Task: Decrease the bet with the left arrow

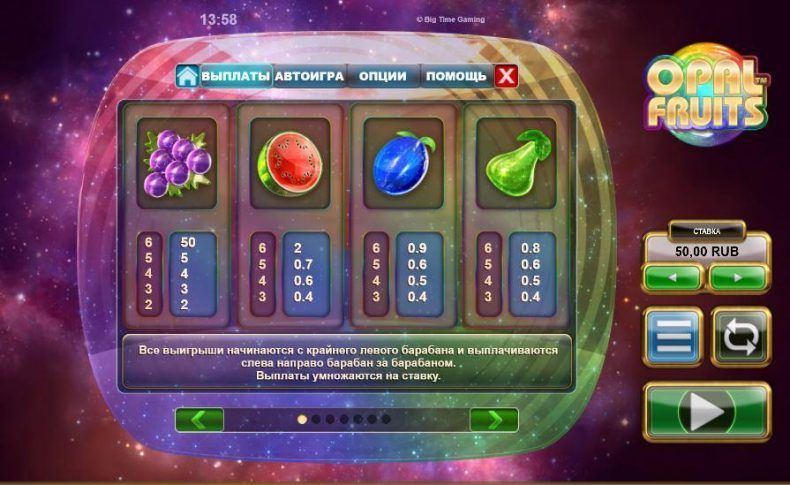Action: pyautogui.click(x=672, y=277)
